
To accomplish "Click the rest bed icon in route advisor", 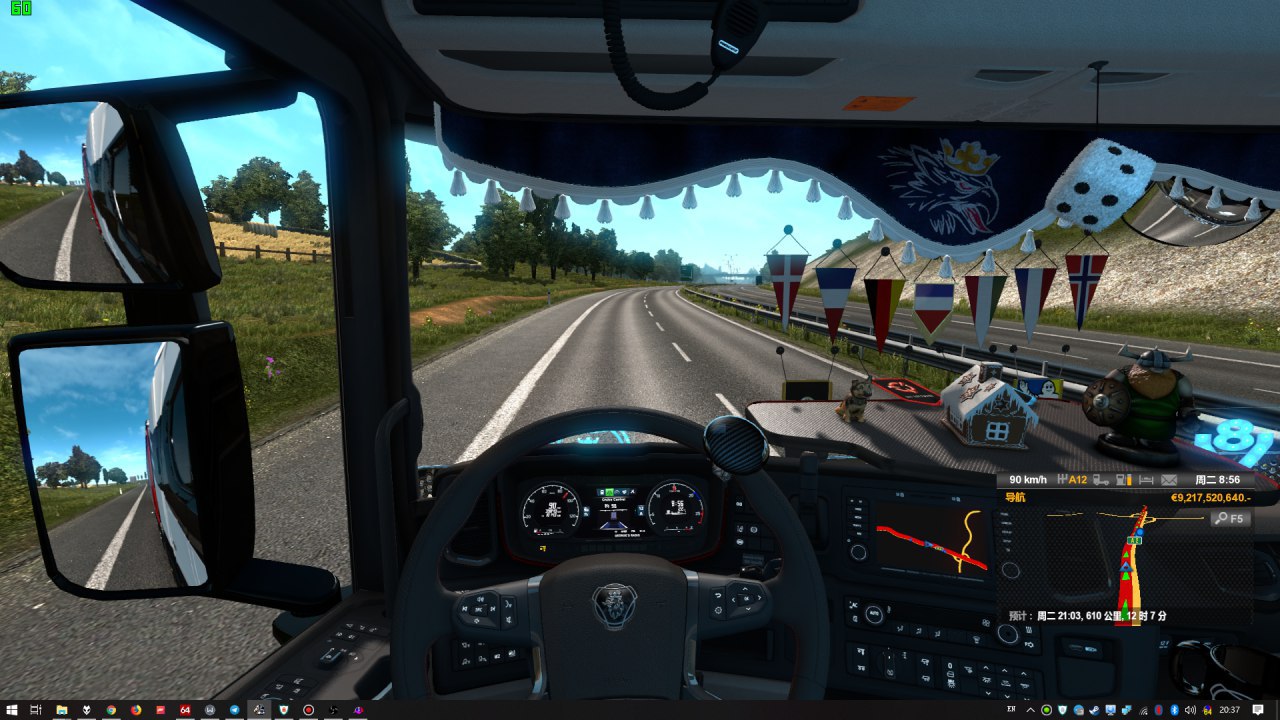I will coord(1145,480).
